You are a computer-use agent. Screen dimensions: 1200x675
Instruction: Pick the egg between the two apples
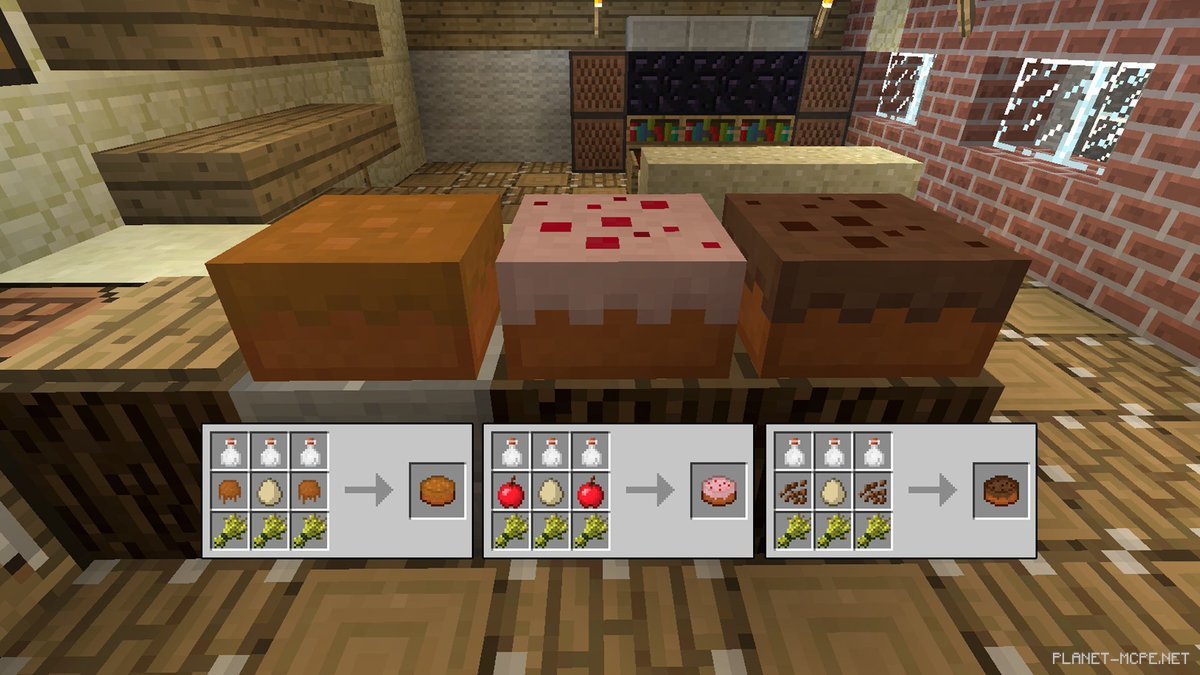click(x=552, y=490)
